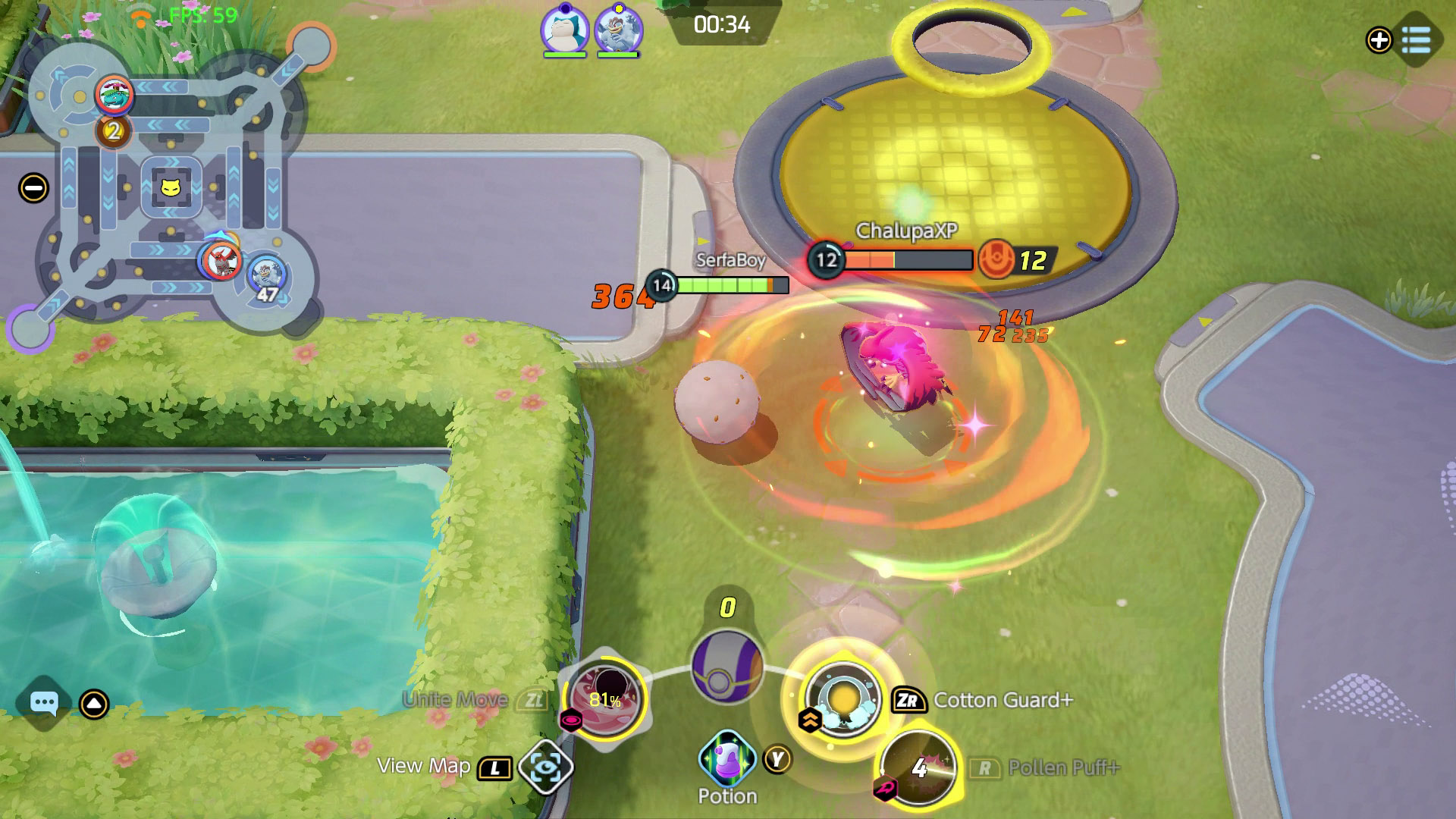Select the Pollen Puff+ ability on cooldown
Image resolution: width=1456 pixels, height=819 pixels.
click(x=920, y=767)
